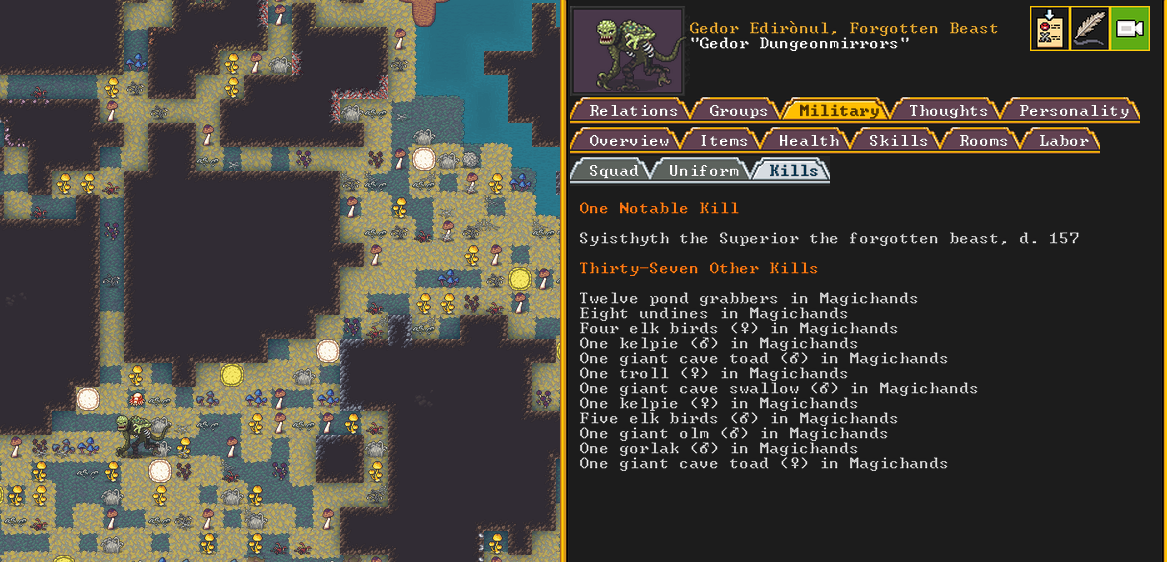Open the Items tab
Screen dimensions: 1167x562
[x=723, y=141]
